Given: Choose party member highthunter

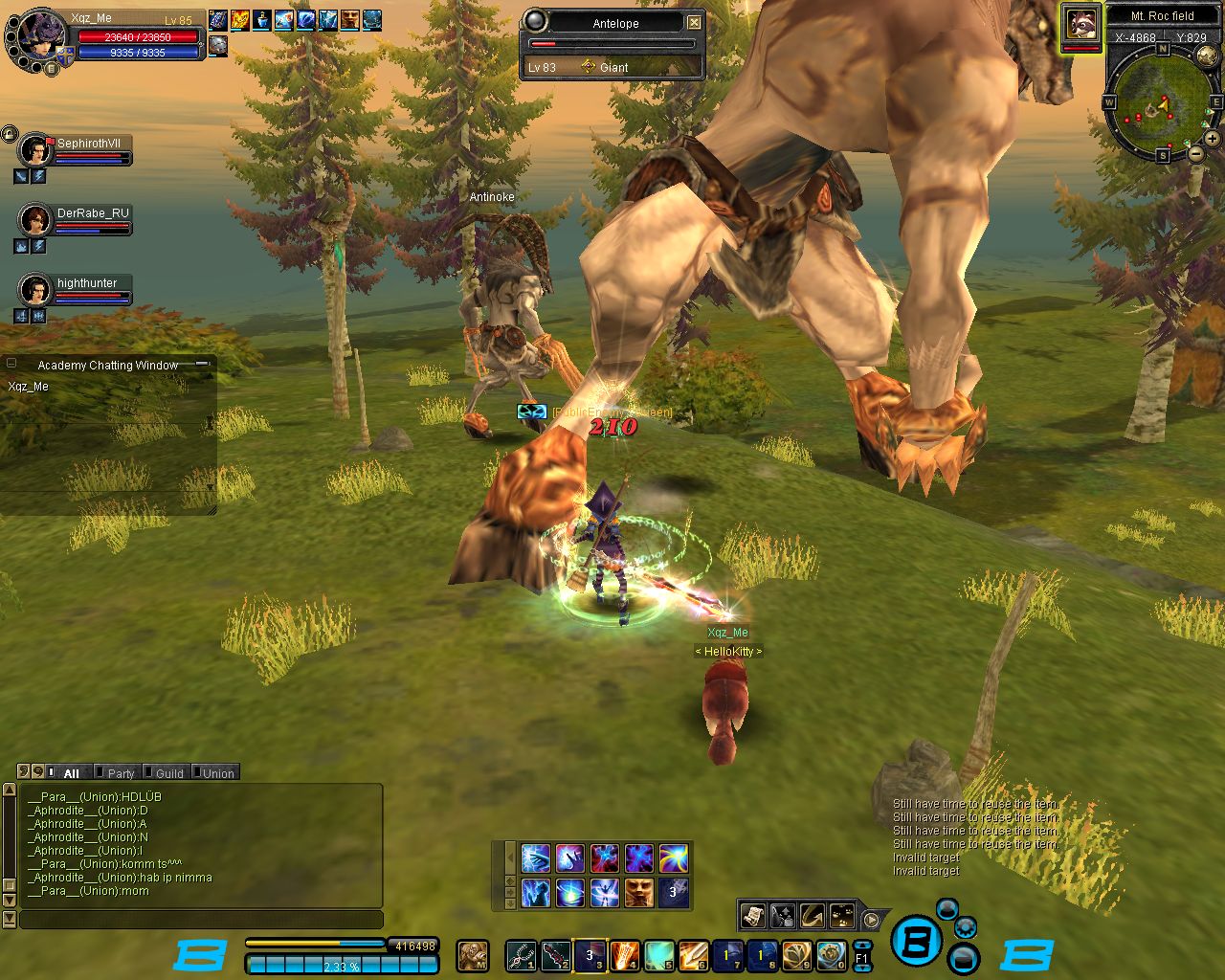Looking at the screenshot, I should (35, 289).
